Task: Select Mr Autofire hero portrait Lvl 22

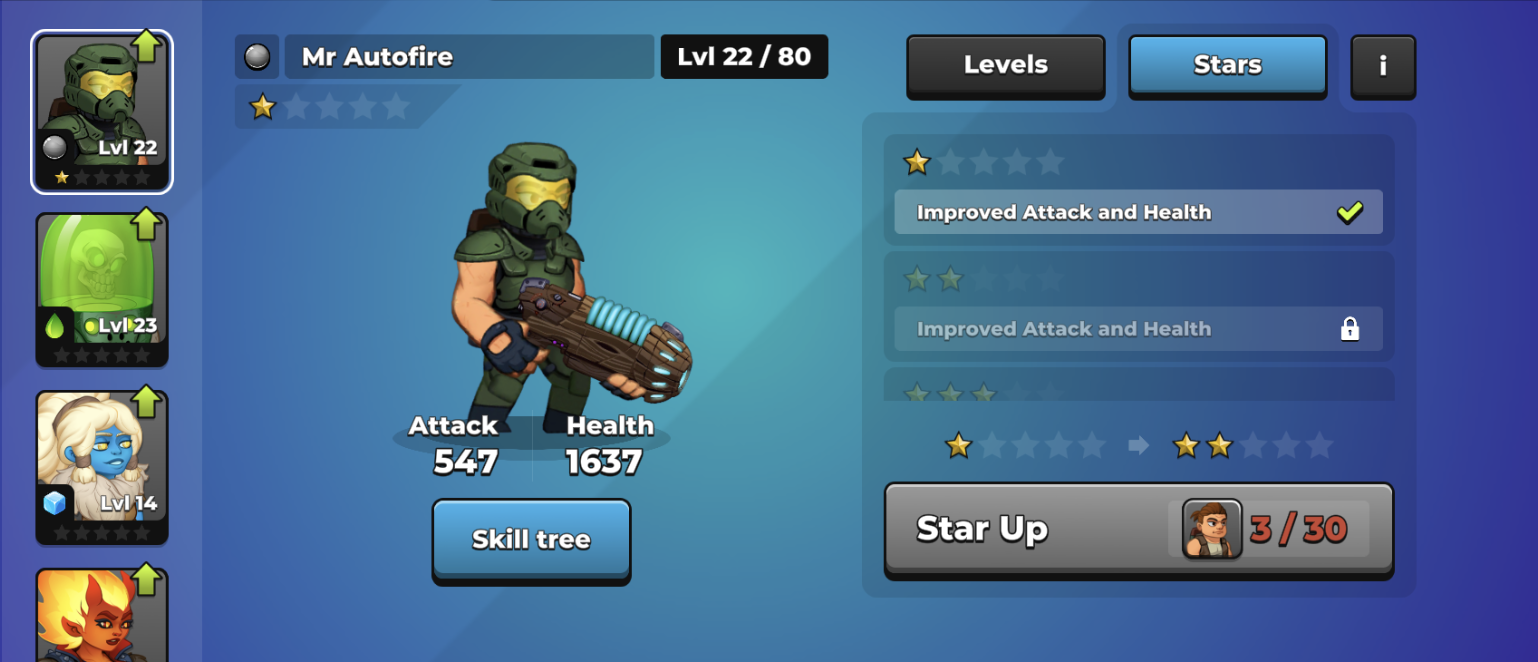Action: pos(102,111)
